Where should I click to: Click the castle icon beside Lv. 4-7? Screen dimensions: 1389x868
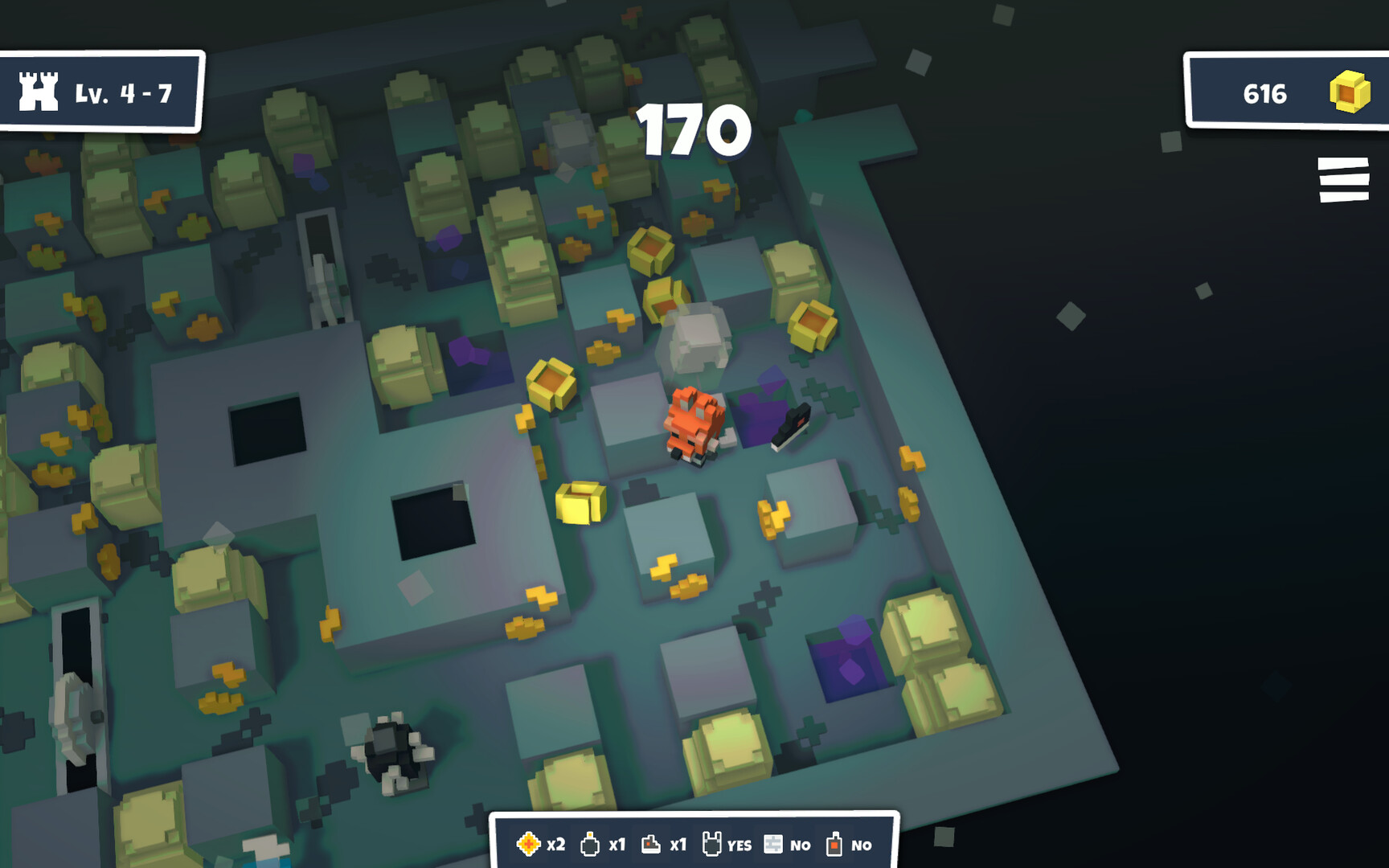pos(38,91)
